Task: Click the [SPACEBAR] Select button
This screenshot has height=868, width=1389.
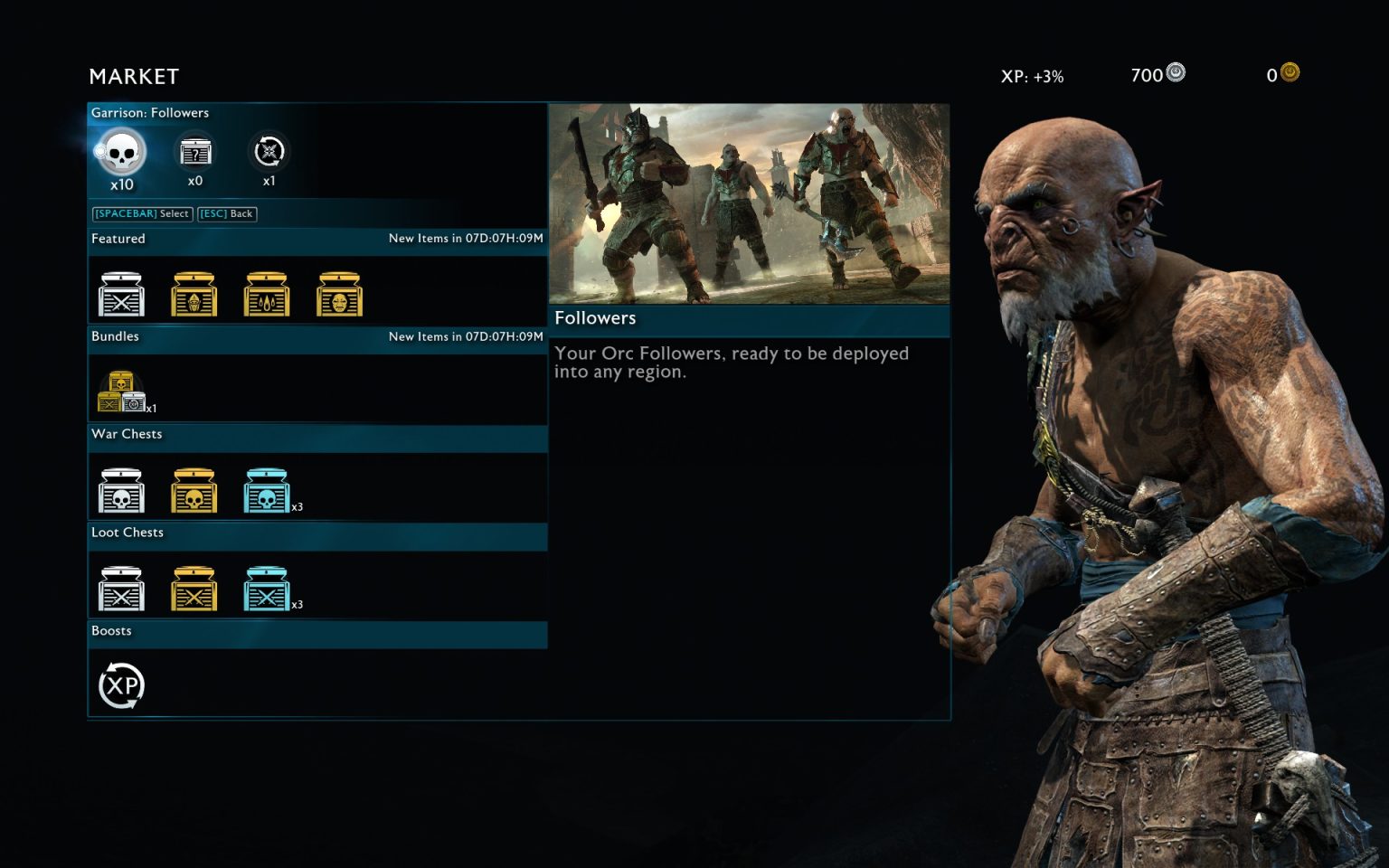Action: point(140,213)
